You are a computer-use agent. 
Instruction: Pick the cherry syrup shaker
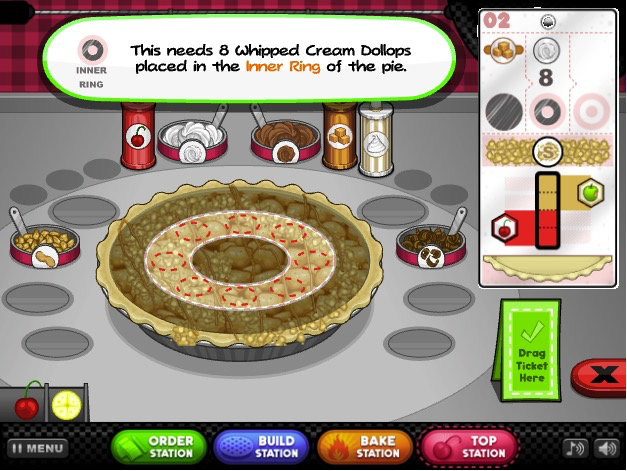pos(137,137)
